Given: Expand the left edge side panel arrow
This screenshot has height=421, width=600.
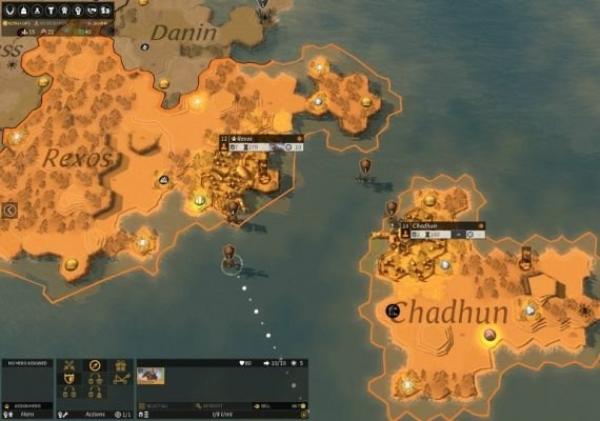Looking at the screenshot, I should (x=10, y=210).
